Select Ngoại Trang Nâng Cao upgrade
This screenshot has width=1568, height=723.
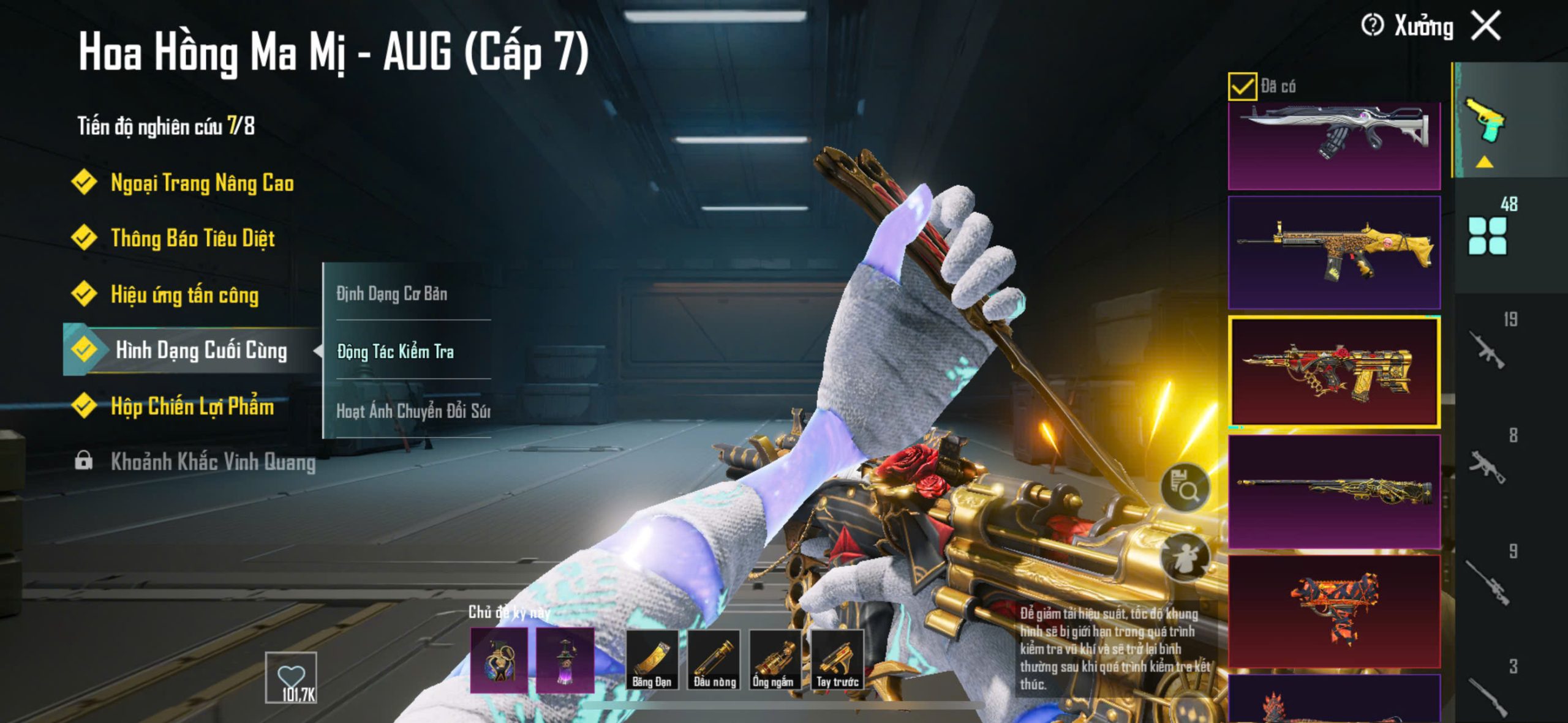(202, 182)
